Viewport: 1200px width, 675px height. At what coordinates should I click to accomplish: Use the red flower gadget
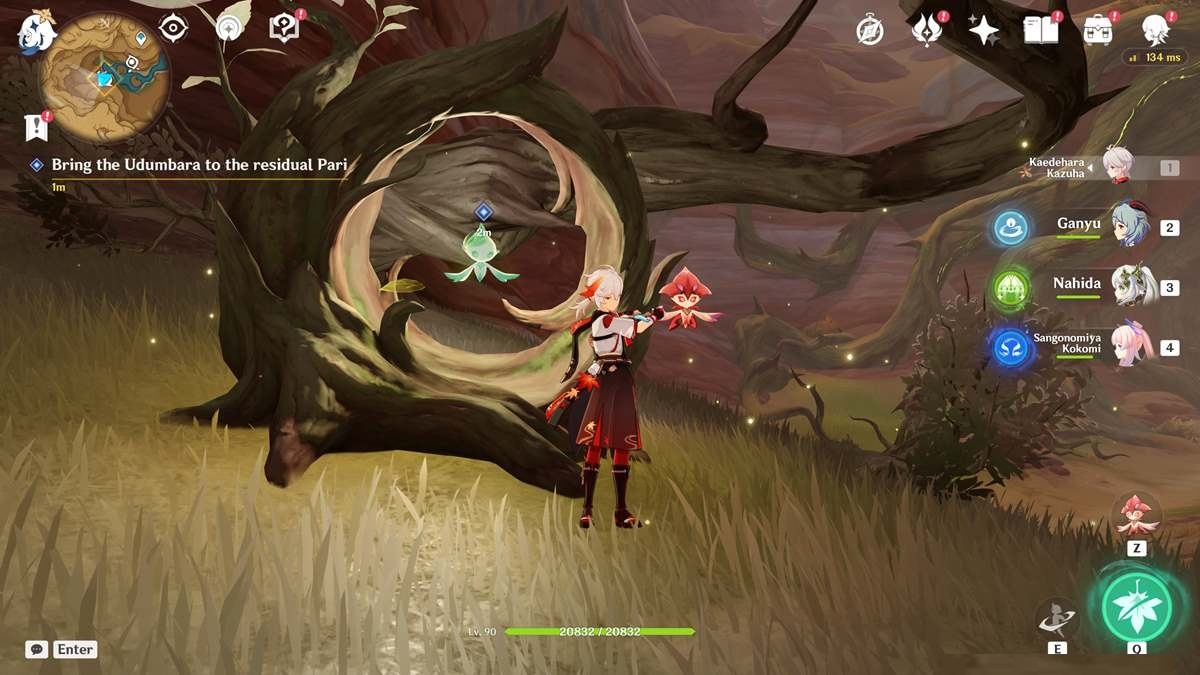1137,516
